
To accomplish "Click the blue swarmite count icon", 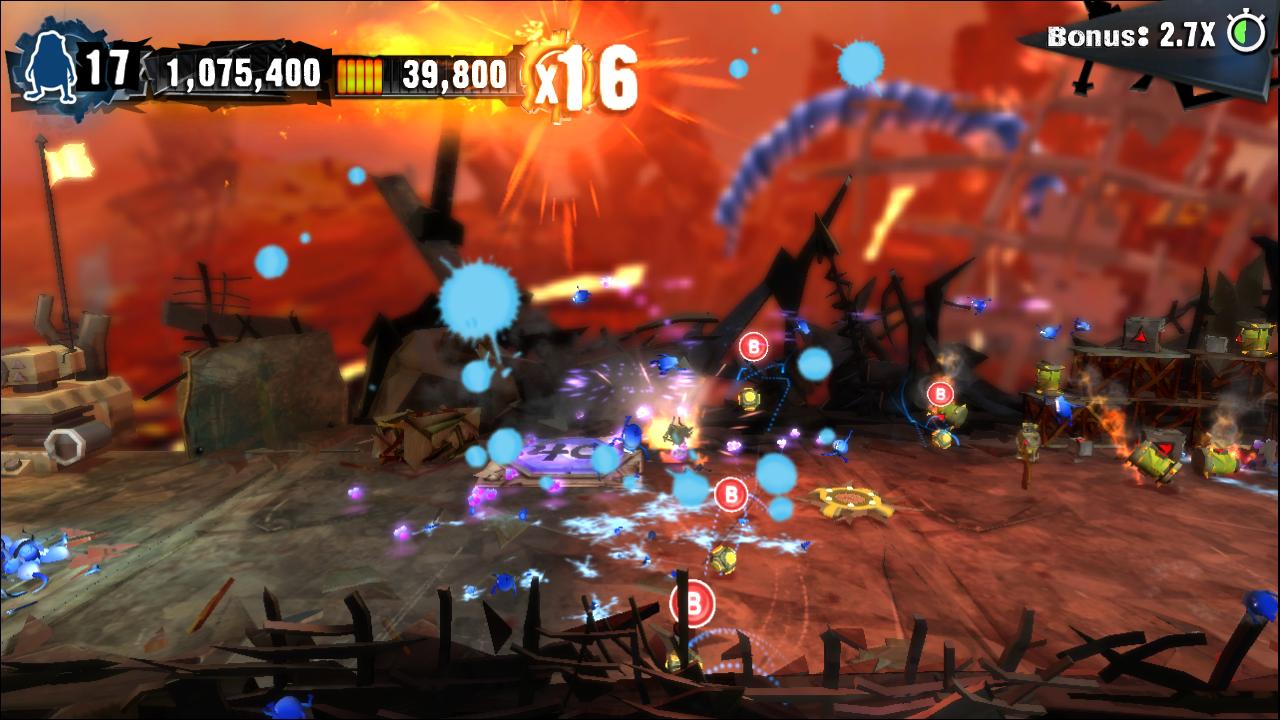I will 46,67.
